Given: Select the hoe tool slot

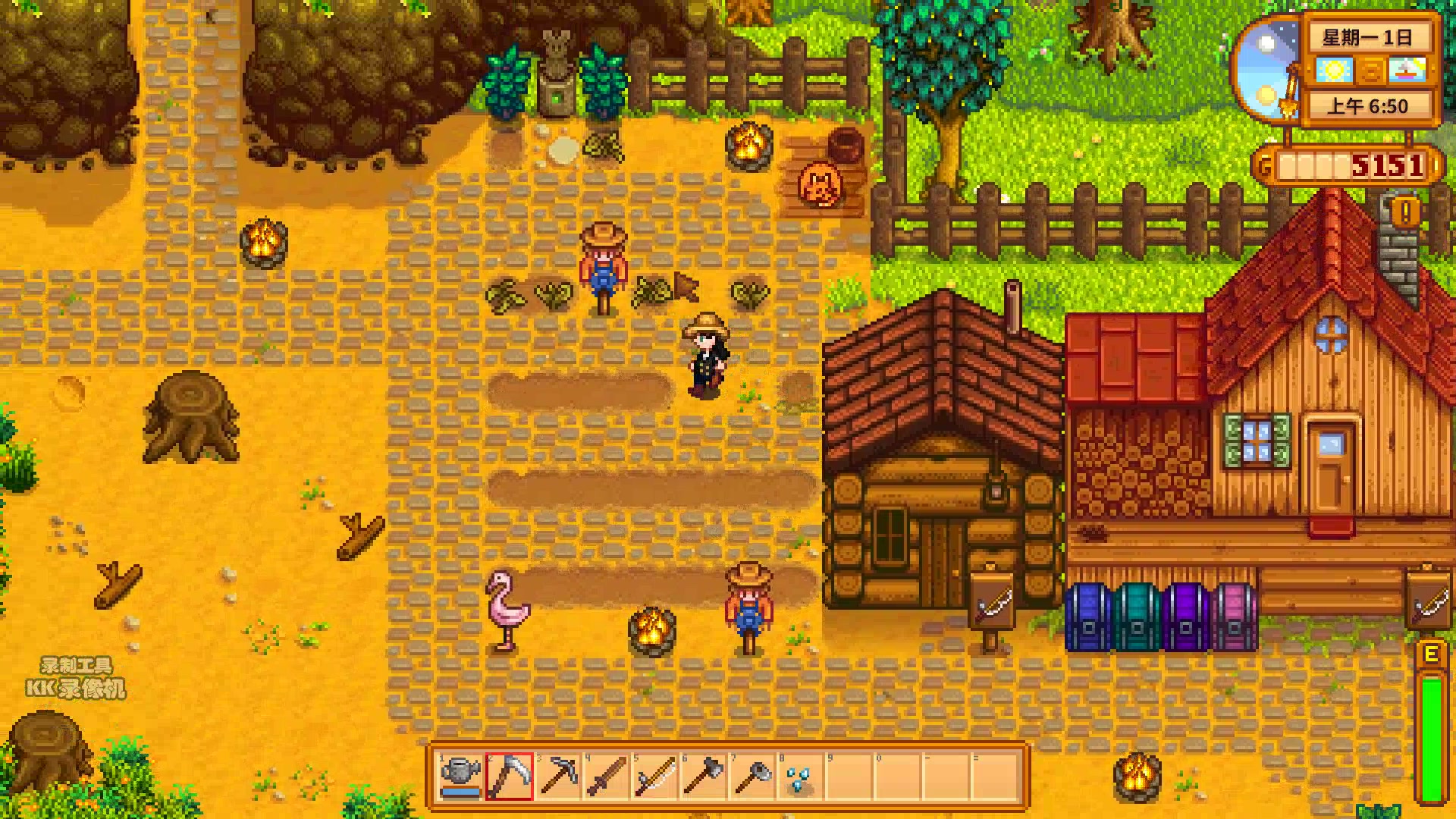Looking at the screenshot, I should (752, 777).
